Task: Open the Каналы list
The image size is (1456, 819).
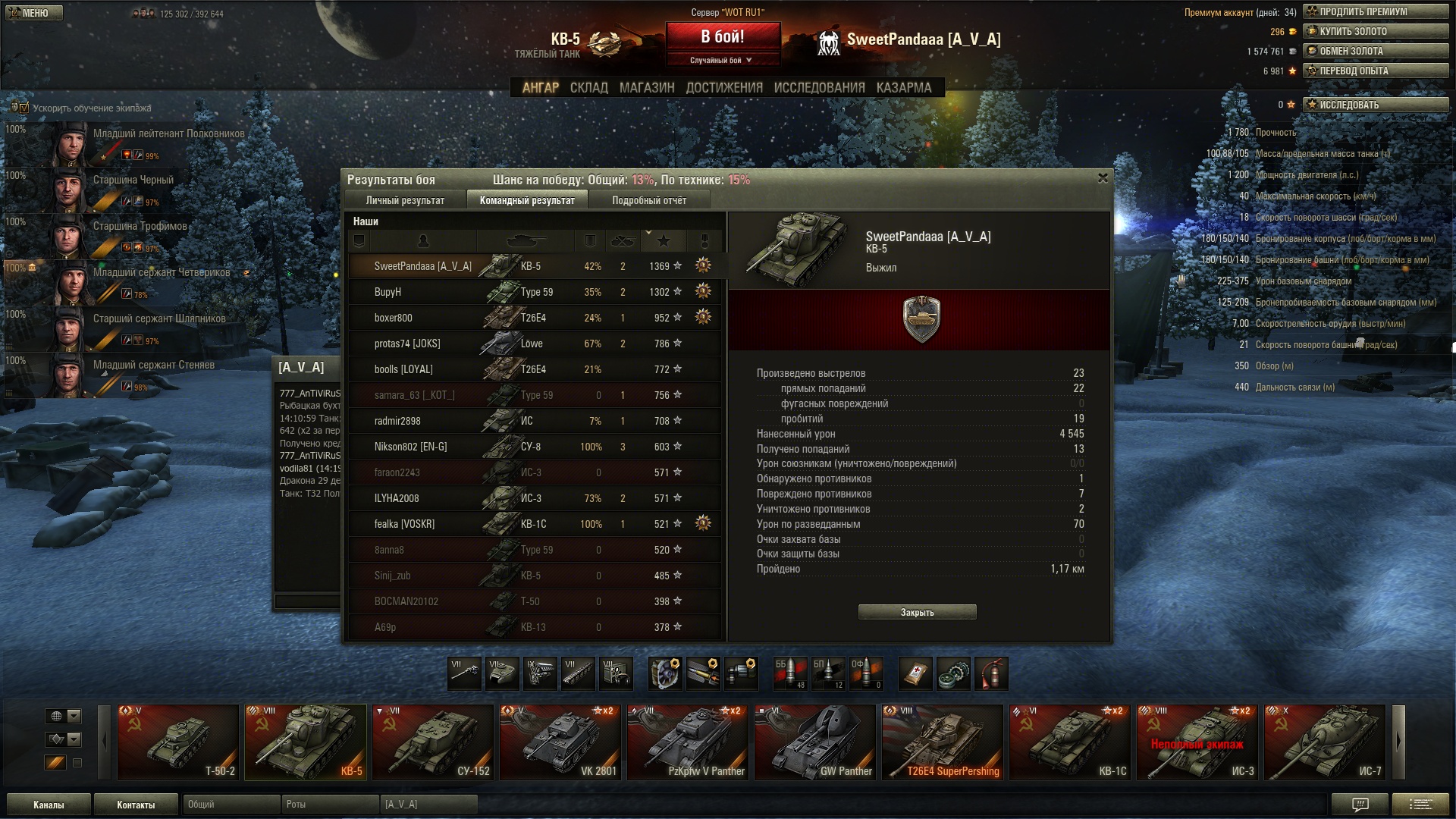Action: coord(49,805)
